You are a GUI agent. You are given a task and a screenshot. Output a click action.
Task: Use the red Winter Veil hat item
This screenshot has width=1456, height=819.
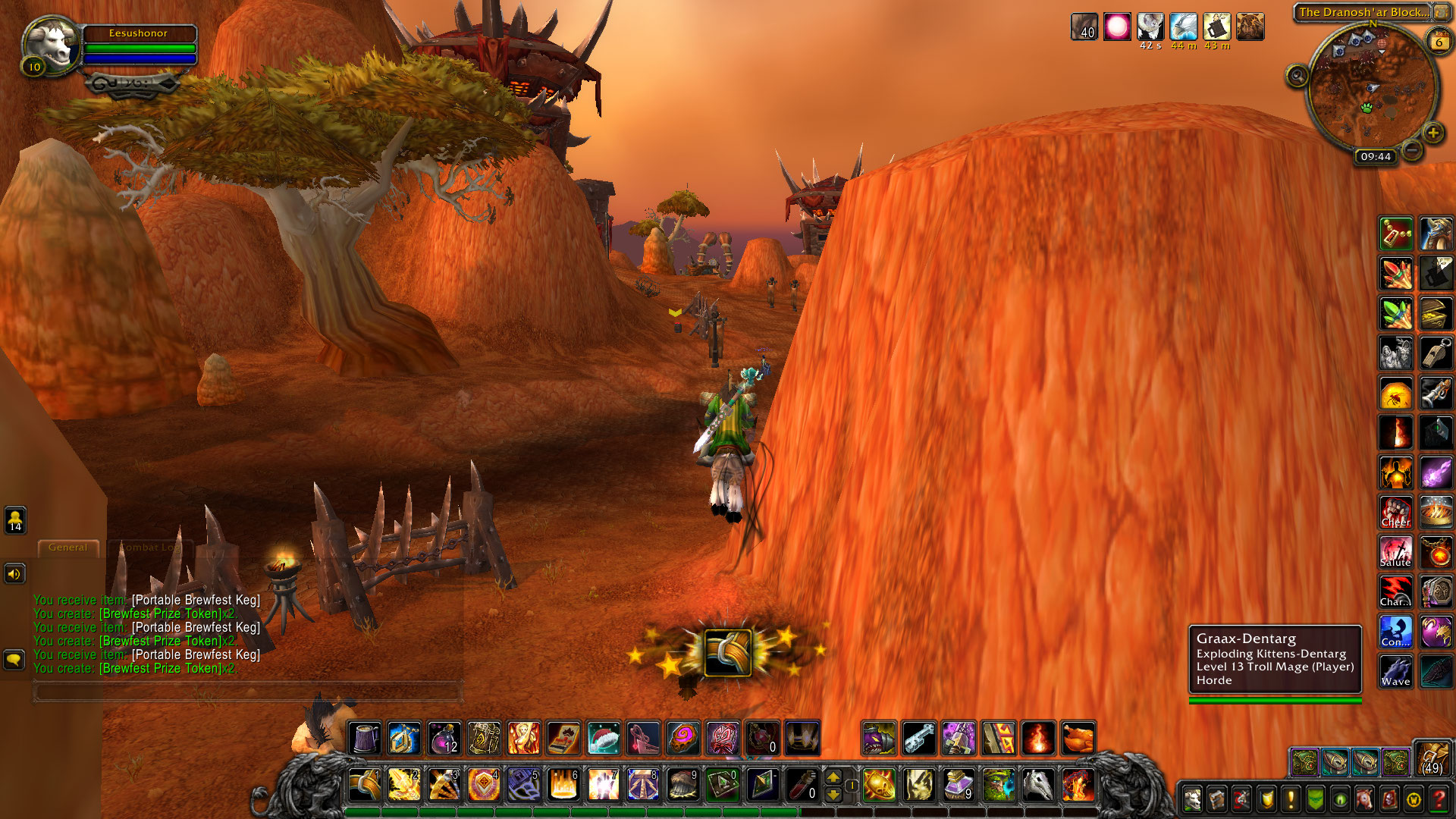point(603,738)
